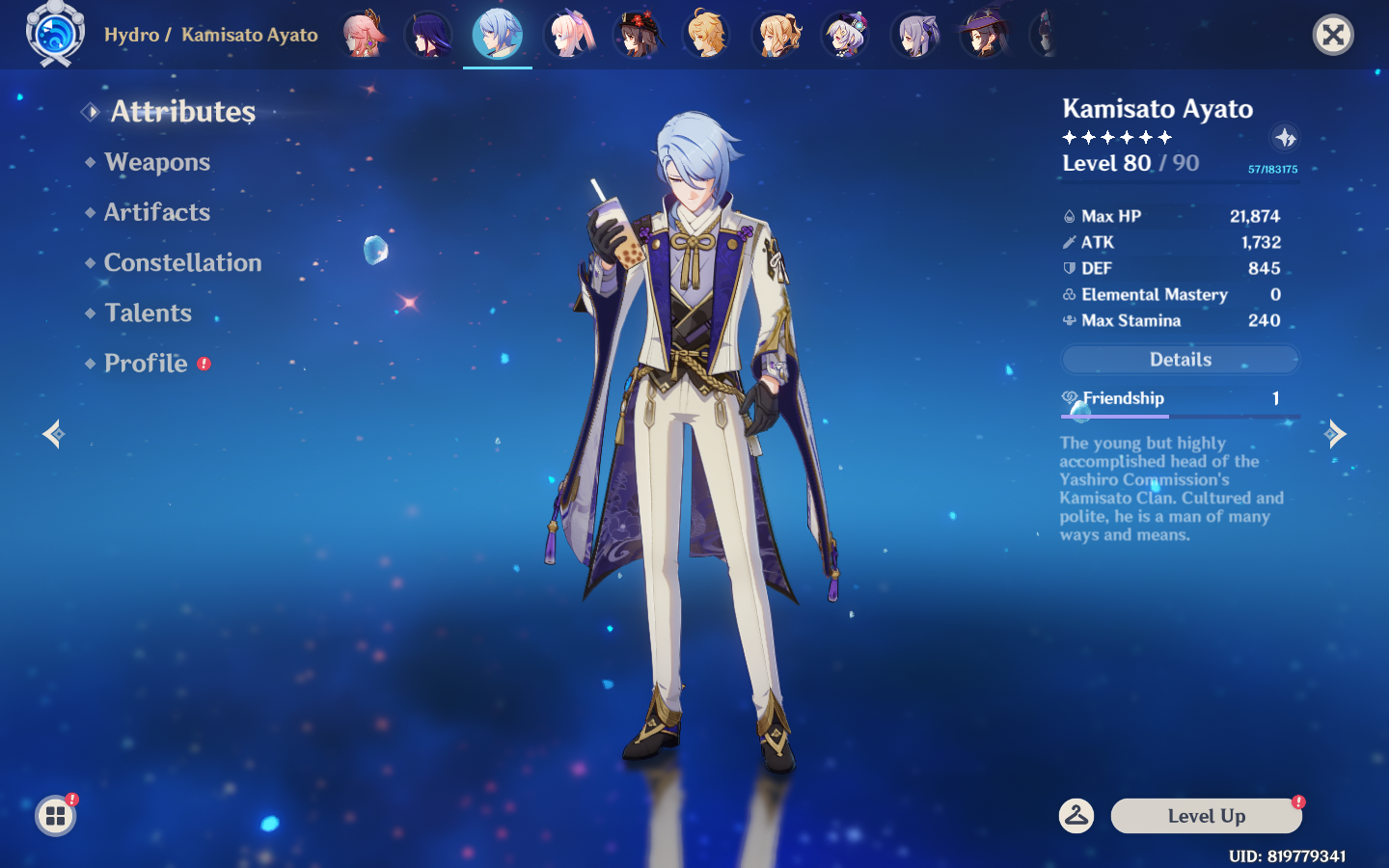Click the friendship heart icon

[x=1069, y=396]
